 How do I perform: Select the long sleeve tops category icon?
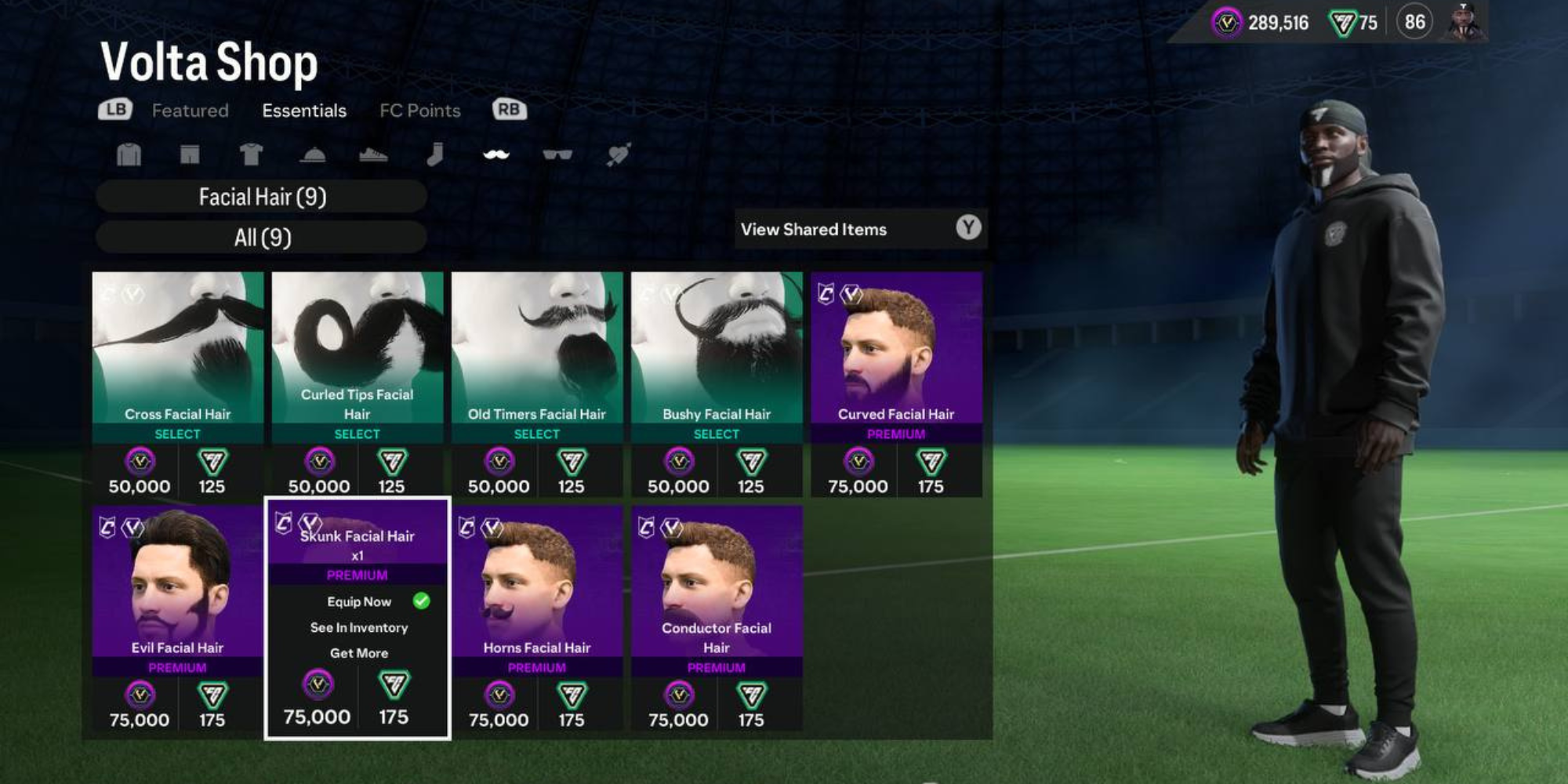pyautogui.click(x=128, y=154)
